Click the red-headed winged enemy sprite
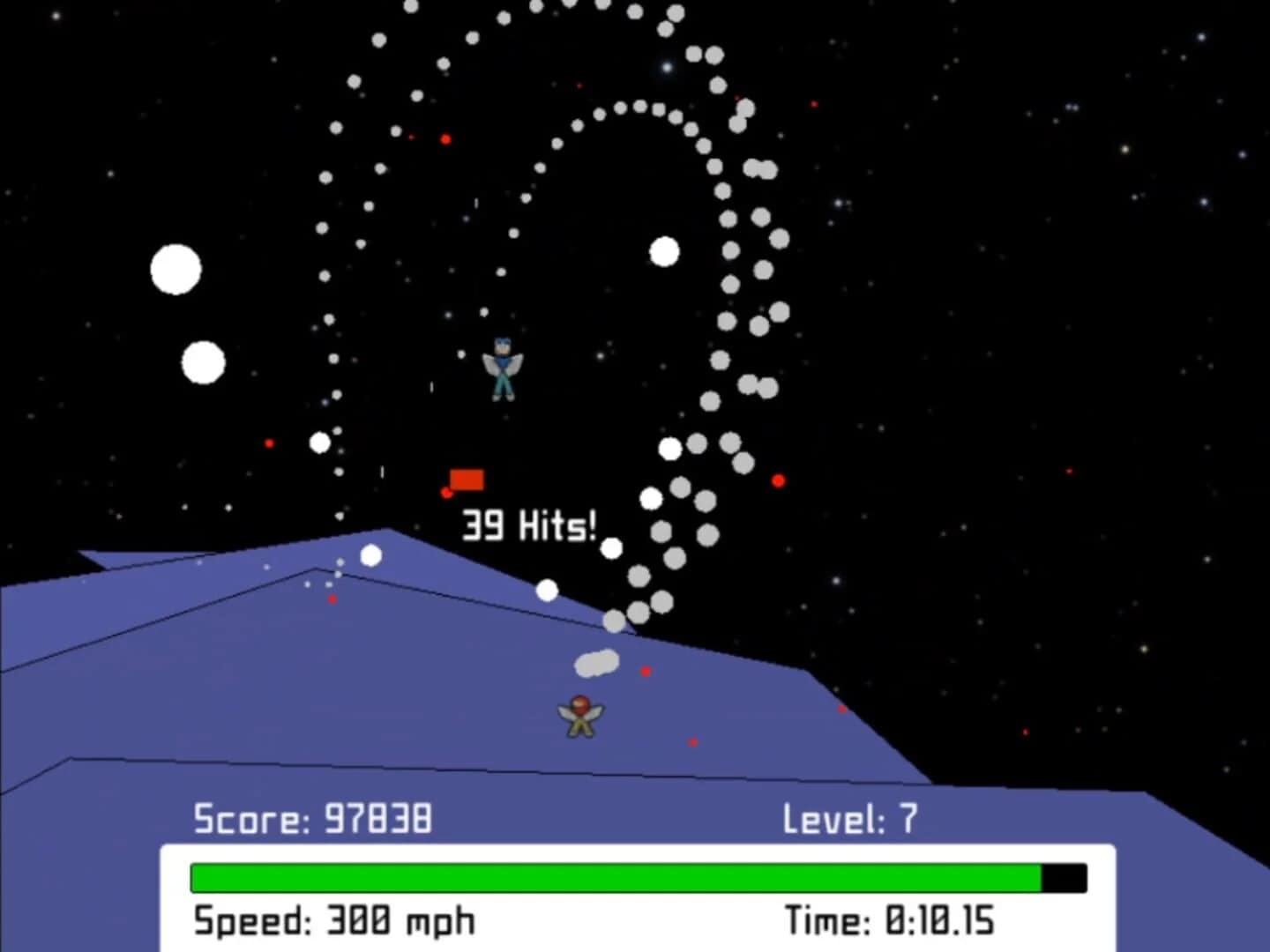The height and width of the screenshot is (952, 1270). click(579, 714)
